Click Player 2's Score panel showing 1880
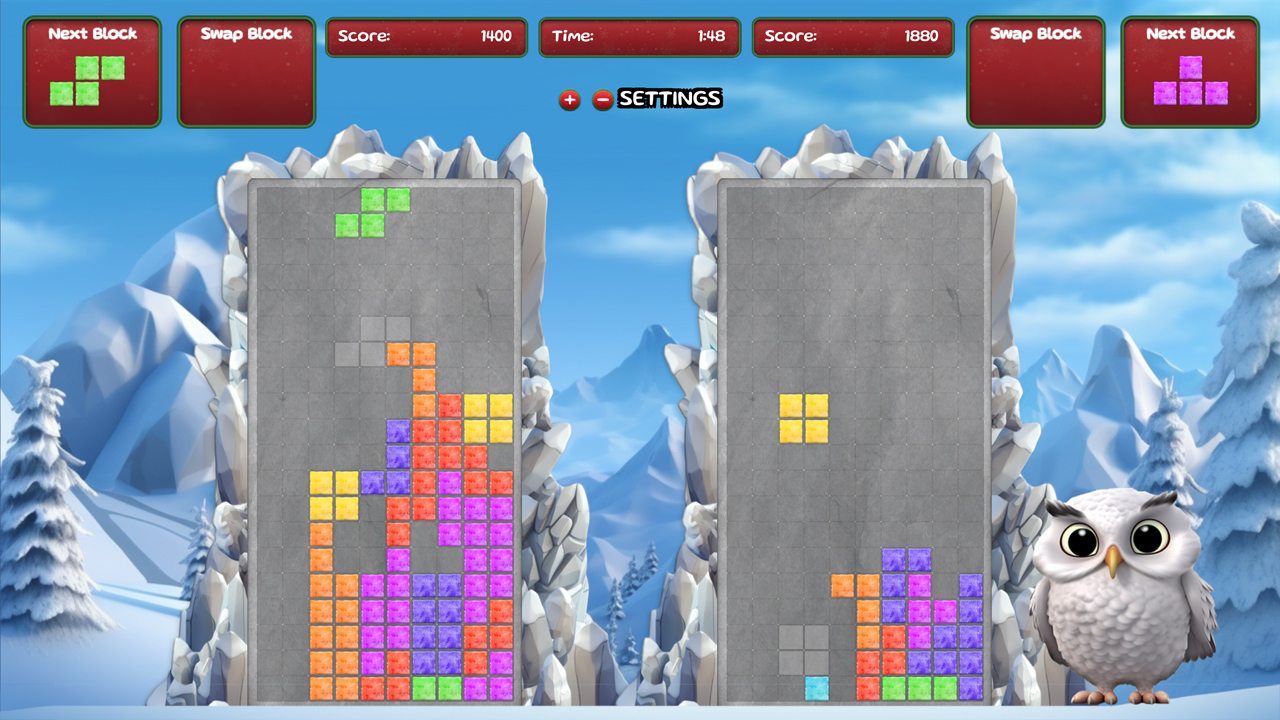This screenshot has height=720, width=1280. pos(853,38)
